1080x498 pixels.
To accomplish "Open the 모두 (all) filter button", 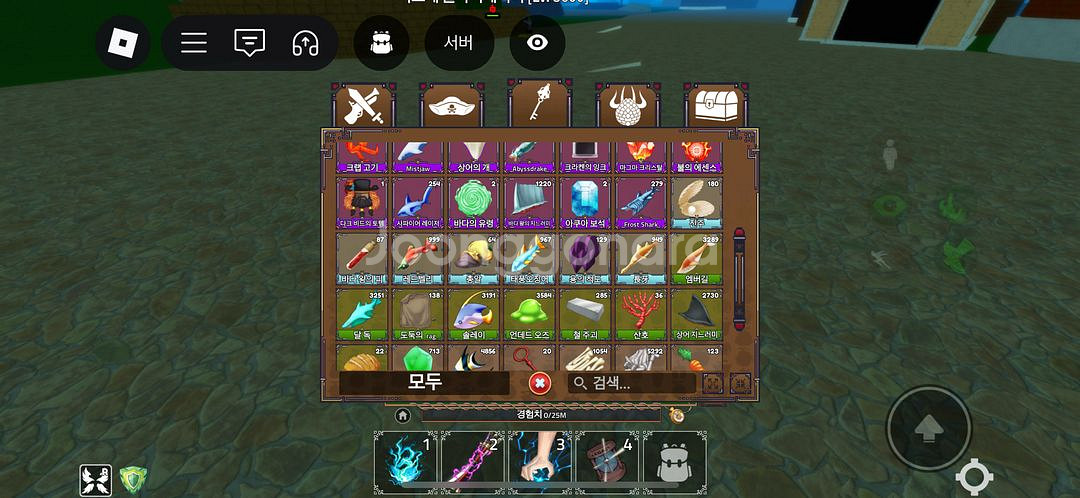I will click(424, 382).
